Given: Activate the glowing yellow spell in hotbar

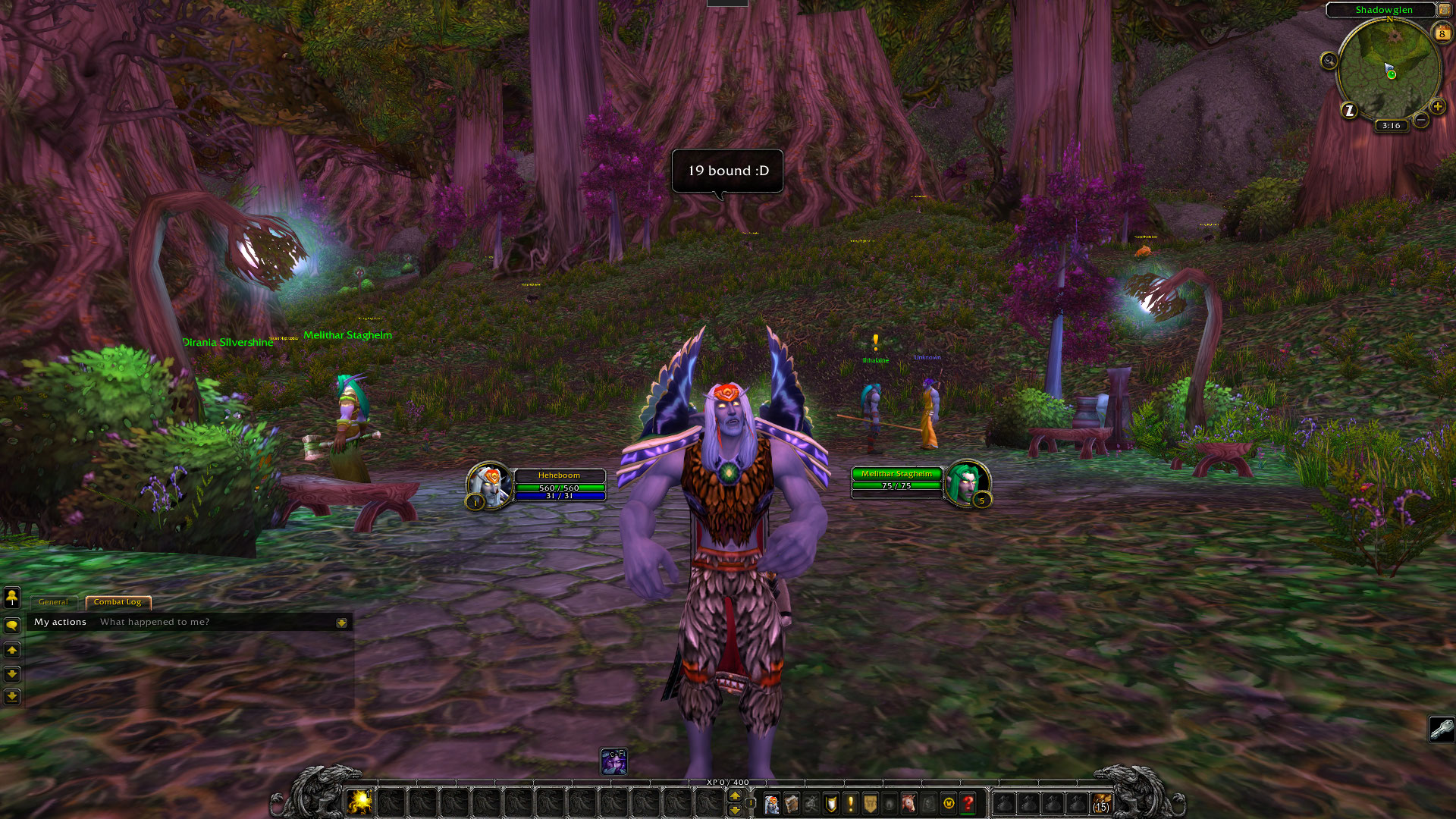Looking at the screenshot, I should click(x=359, y=802).
